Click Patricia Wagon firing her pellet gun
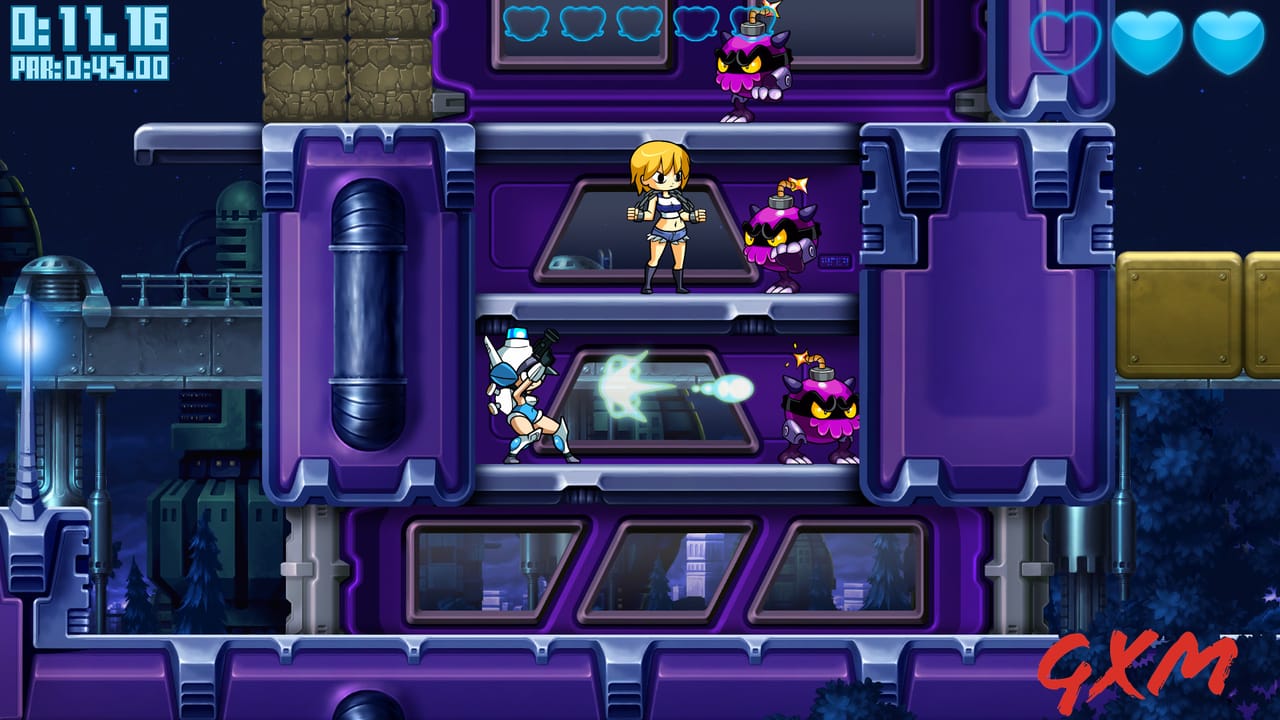Viewport: 1280px width, 720px height. tap(525, 400)
